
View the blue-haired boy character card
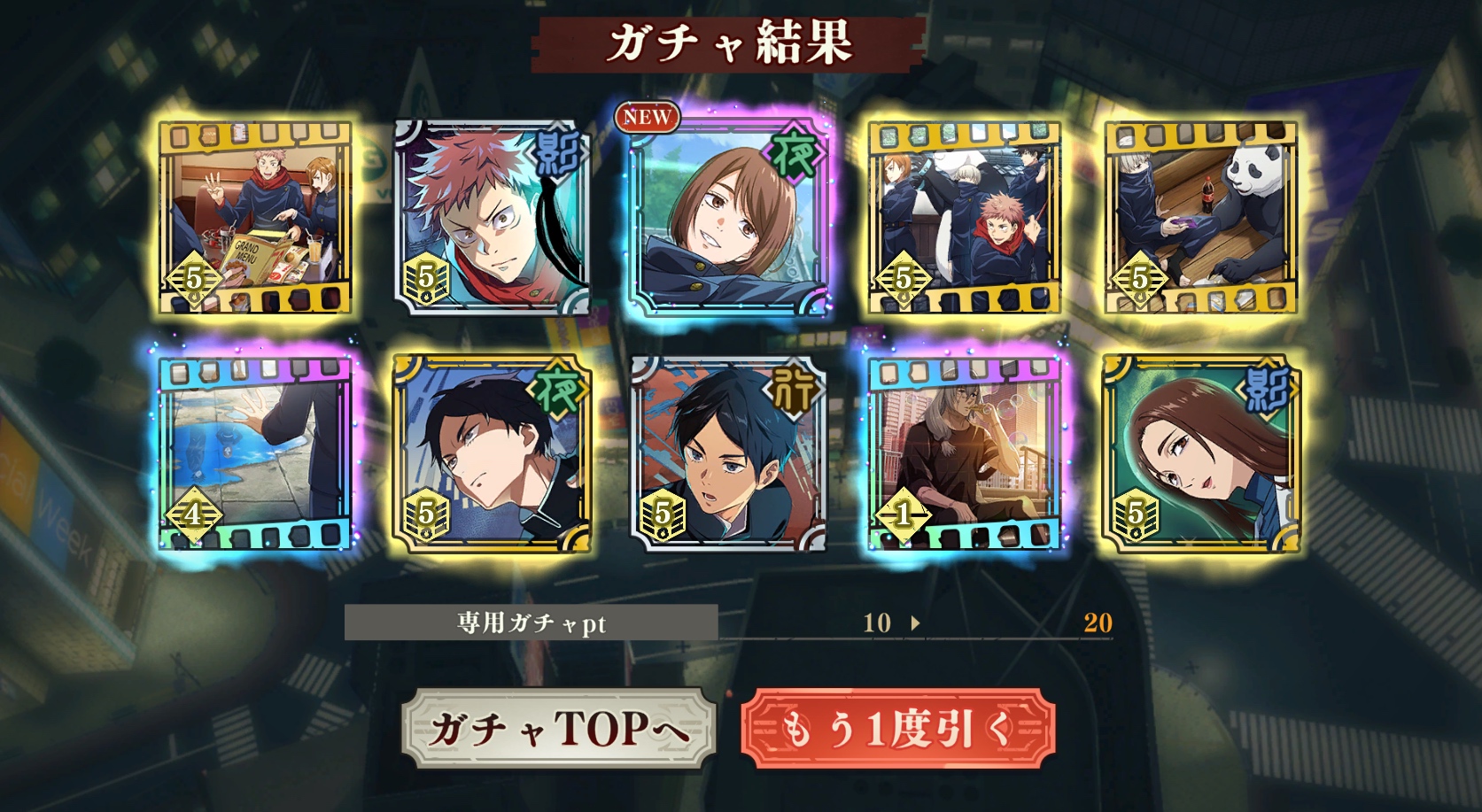click(728, 453)
